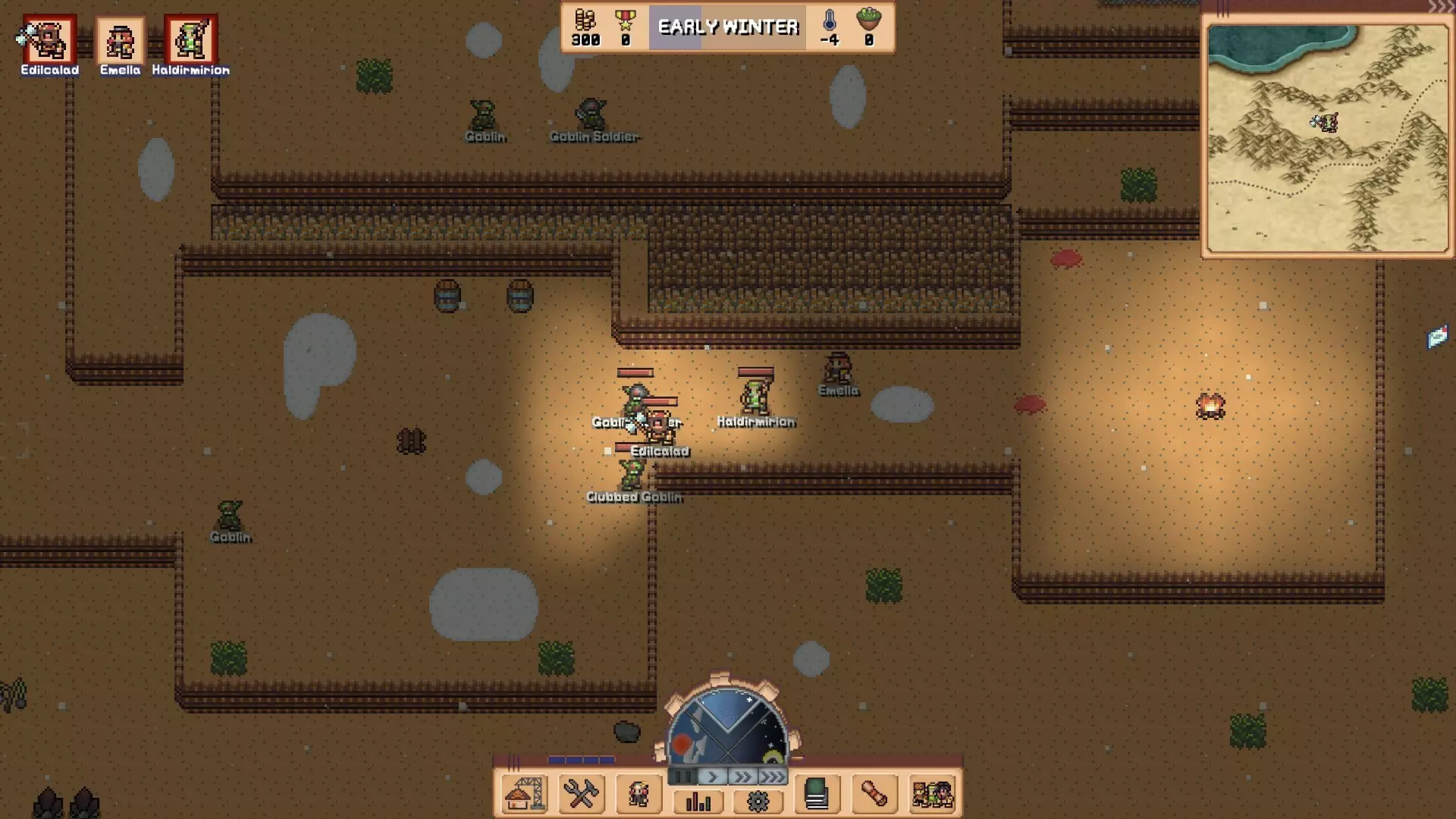Open the building construction menu
The width and height of the screenshot is (1456, 819).
click(524, 794)
